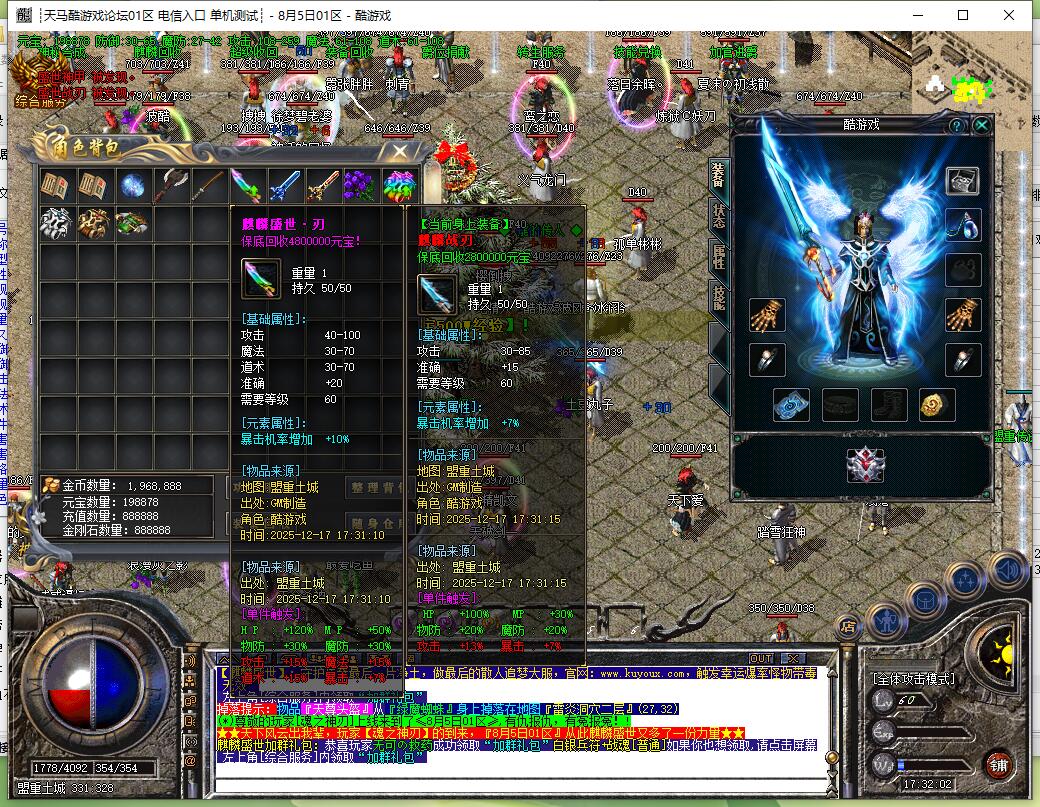Pick the battle axe in the inventory
The height and width of the screenshot is (807, 1040).
[x=171, y=186]
